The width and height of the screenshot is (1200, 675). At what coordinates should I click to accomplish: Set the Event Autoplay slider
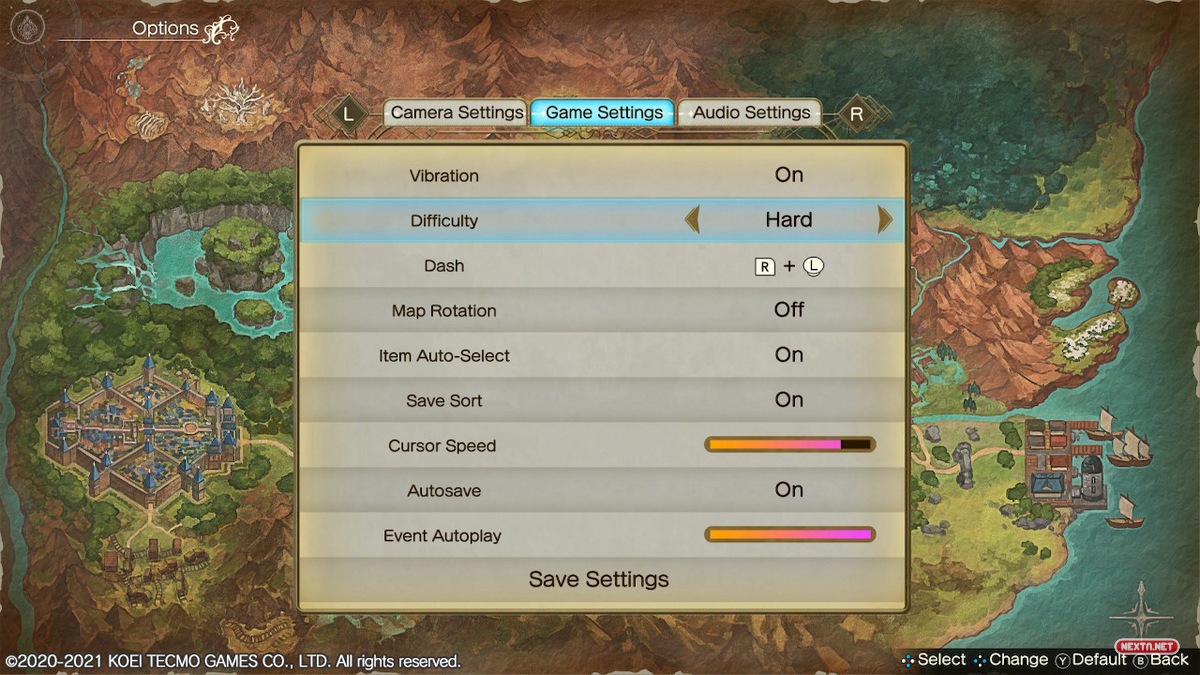790,535
